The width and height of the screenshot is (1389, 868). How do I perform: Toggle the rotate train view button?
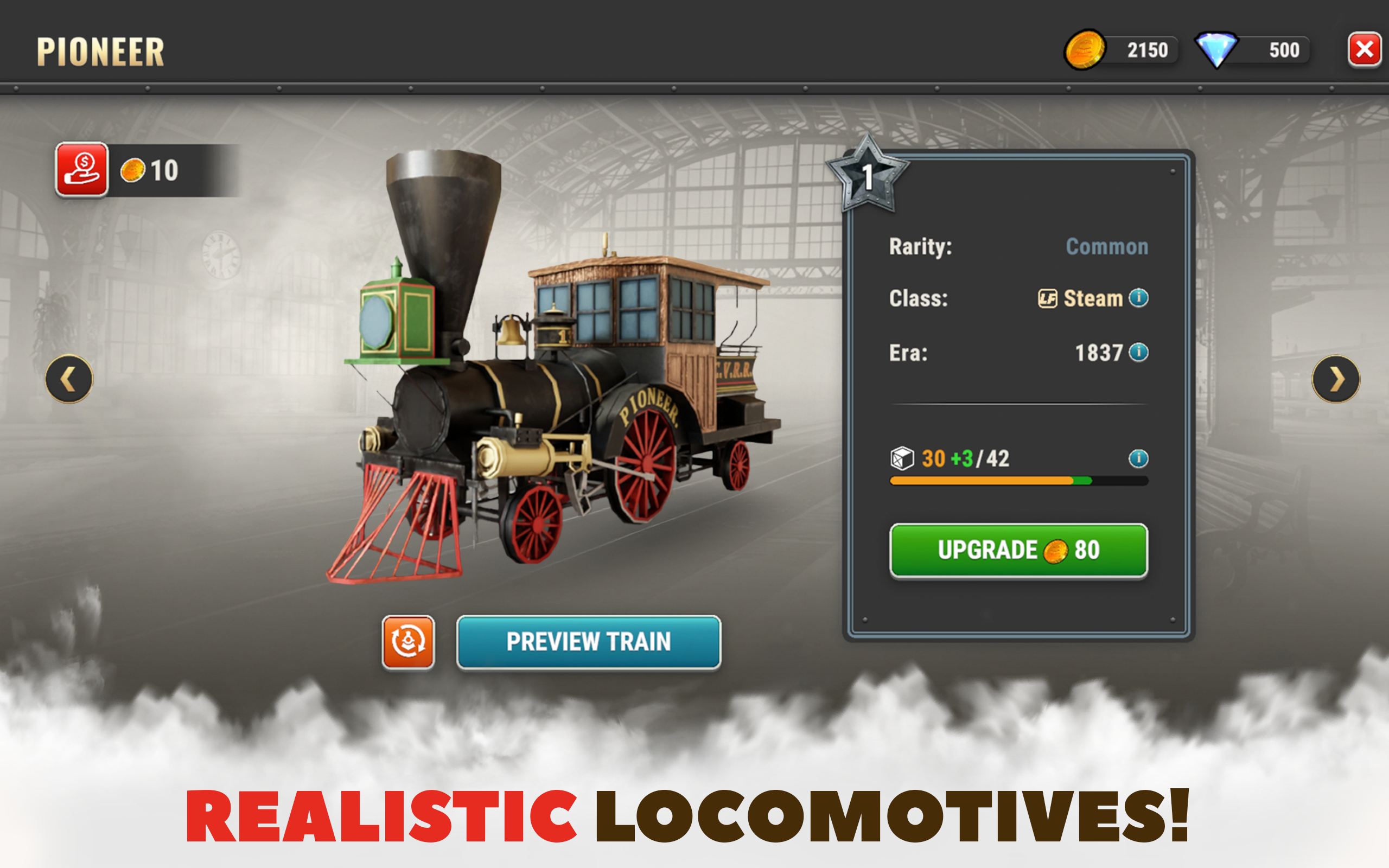(x=409, y=642)
